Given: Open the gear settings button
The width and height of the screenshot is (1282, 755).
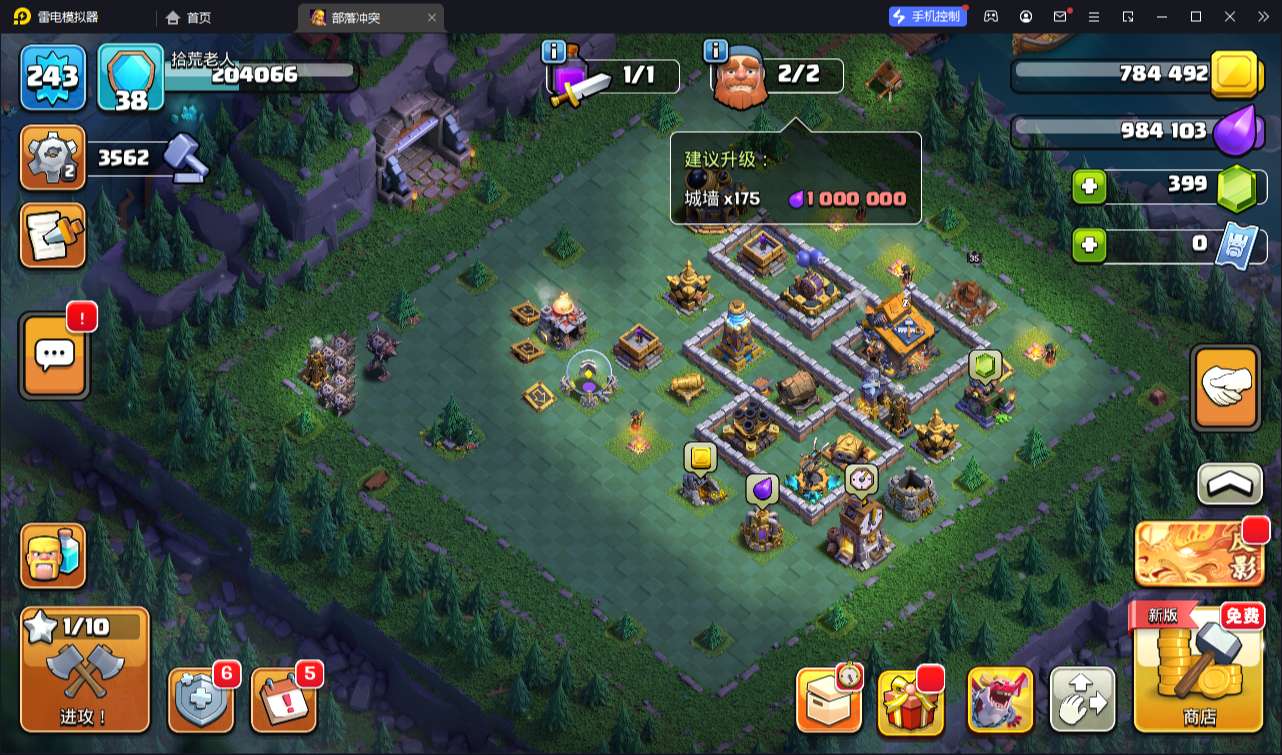Looking at the screenshot, I should tap(53, 158).
